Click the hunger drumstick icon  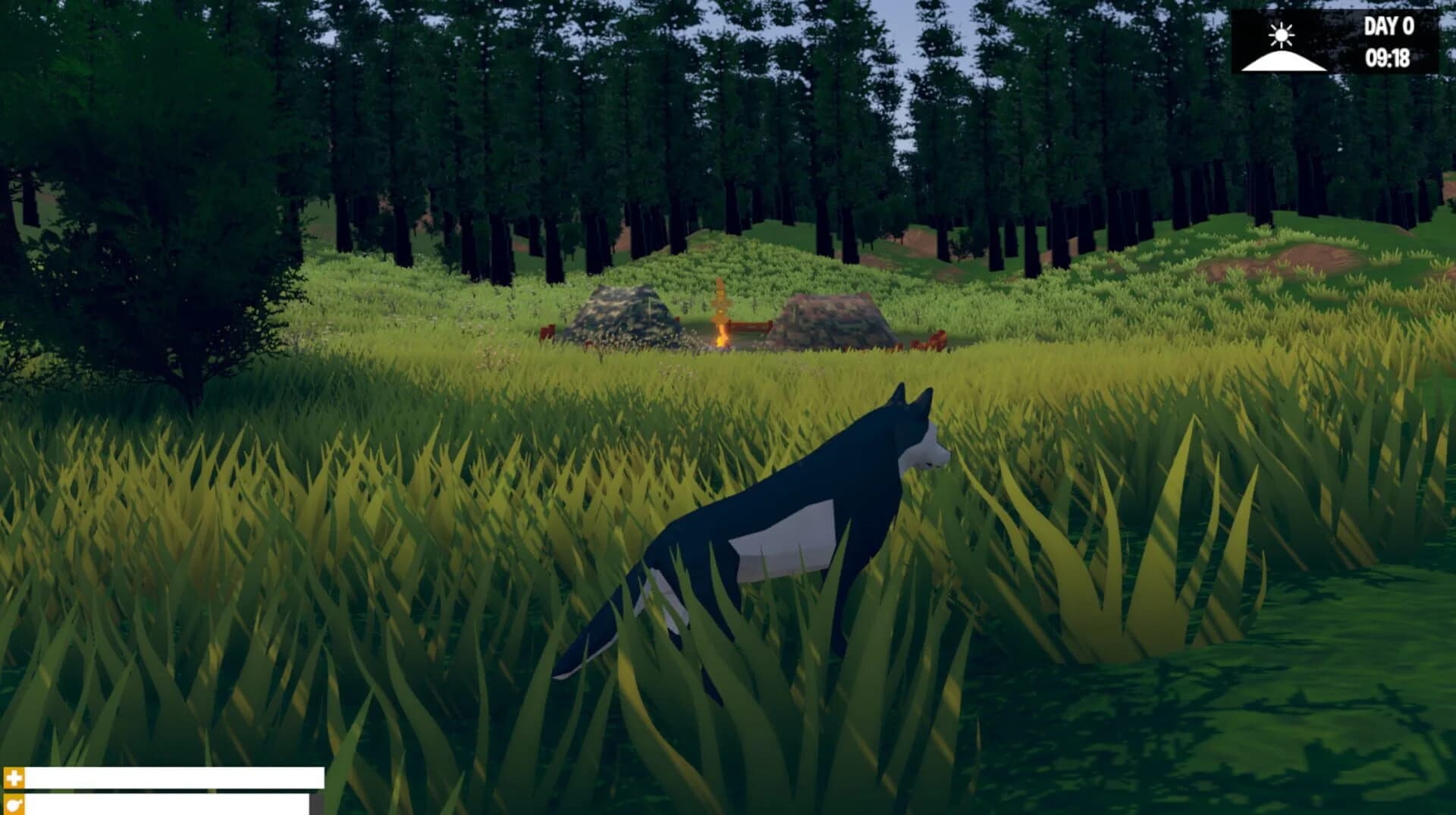point(13,806)
